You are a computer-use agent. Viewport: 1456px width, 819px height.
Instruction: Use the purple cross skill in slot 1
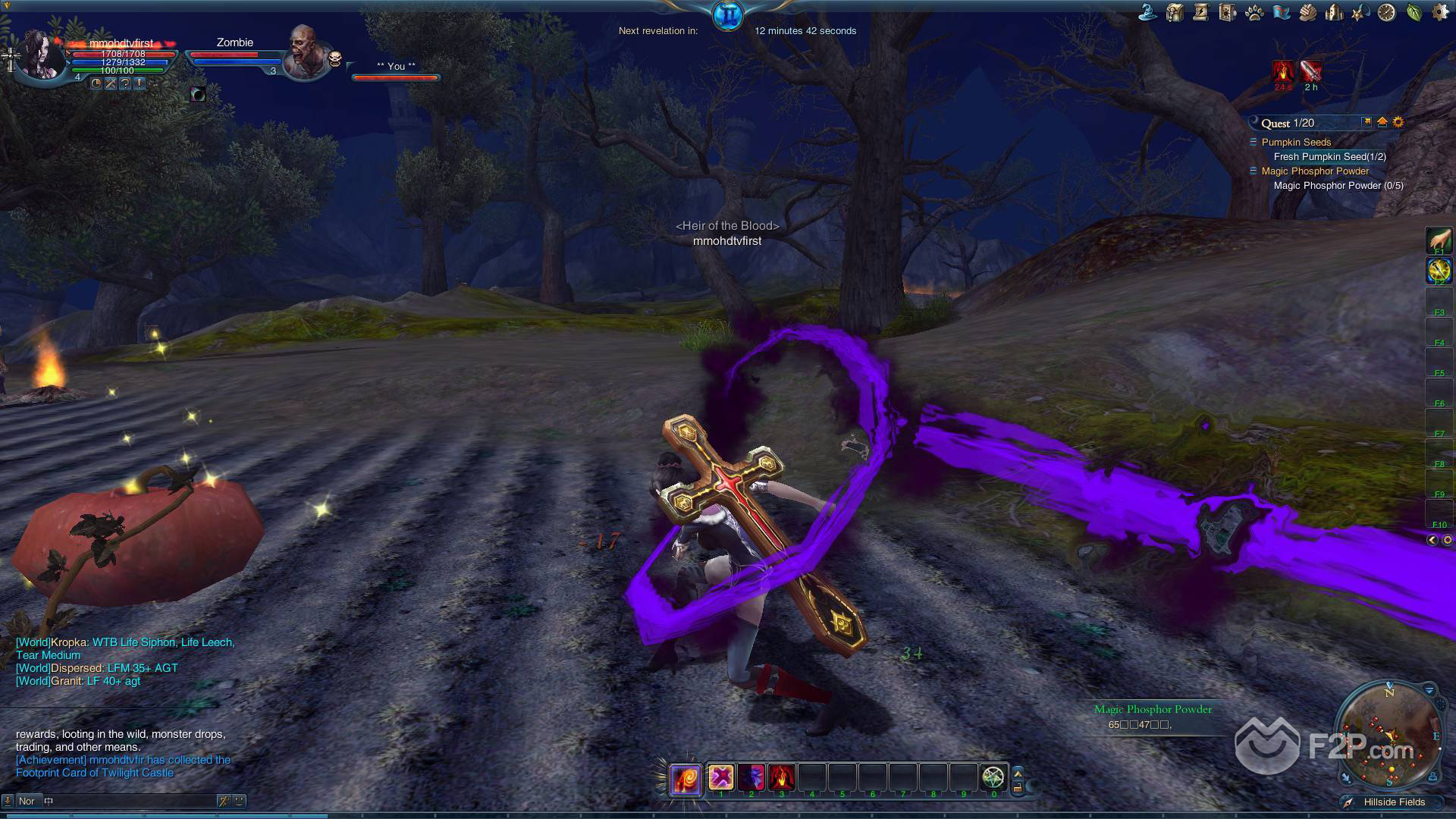[x=720, y=777]
